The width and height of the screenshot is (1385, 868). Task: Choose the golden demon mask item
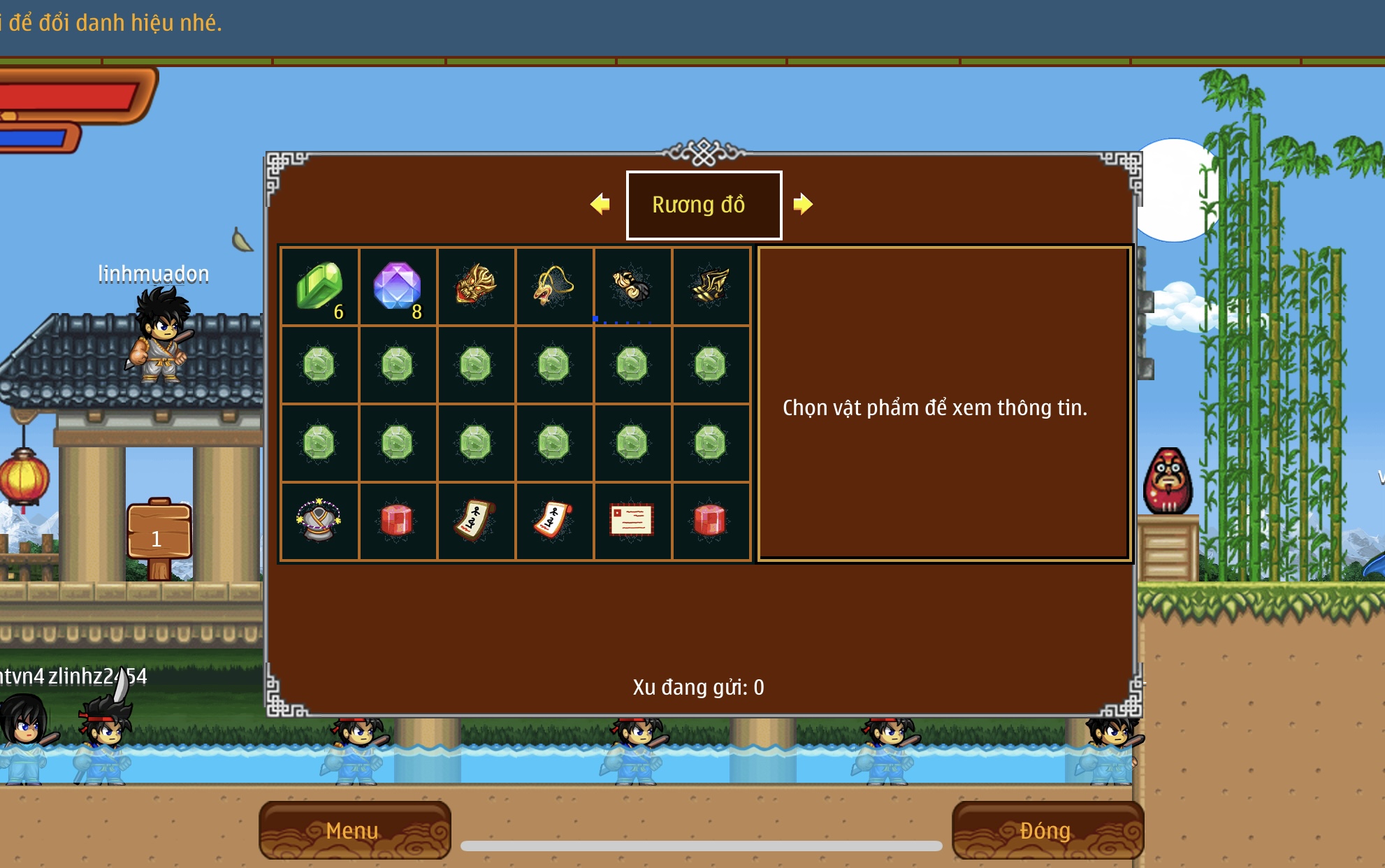pos(476,285)
